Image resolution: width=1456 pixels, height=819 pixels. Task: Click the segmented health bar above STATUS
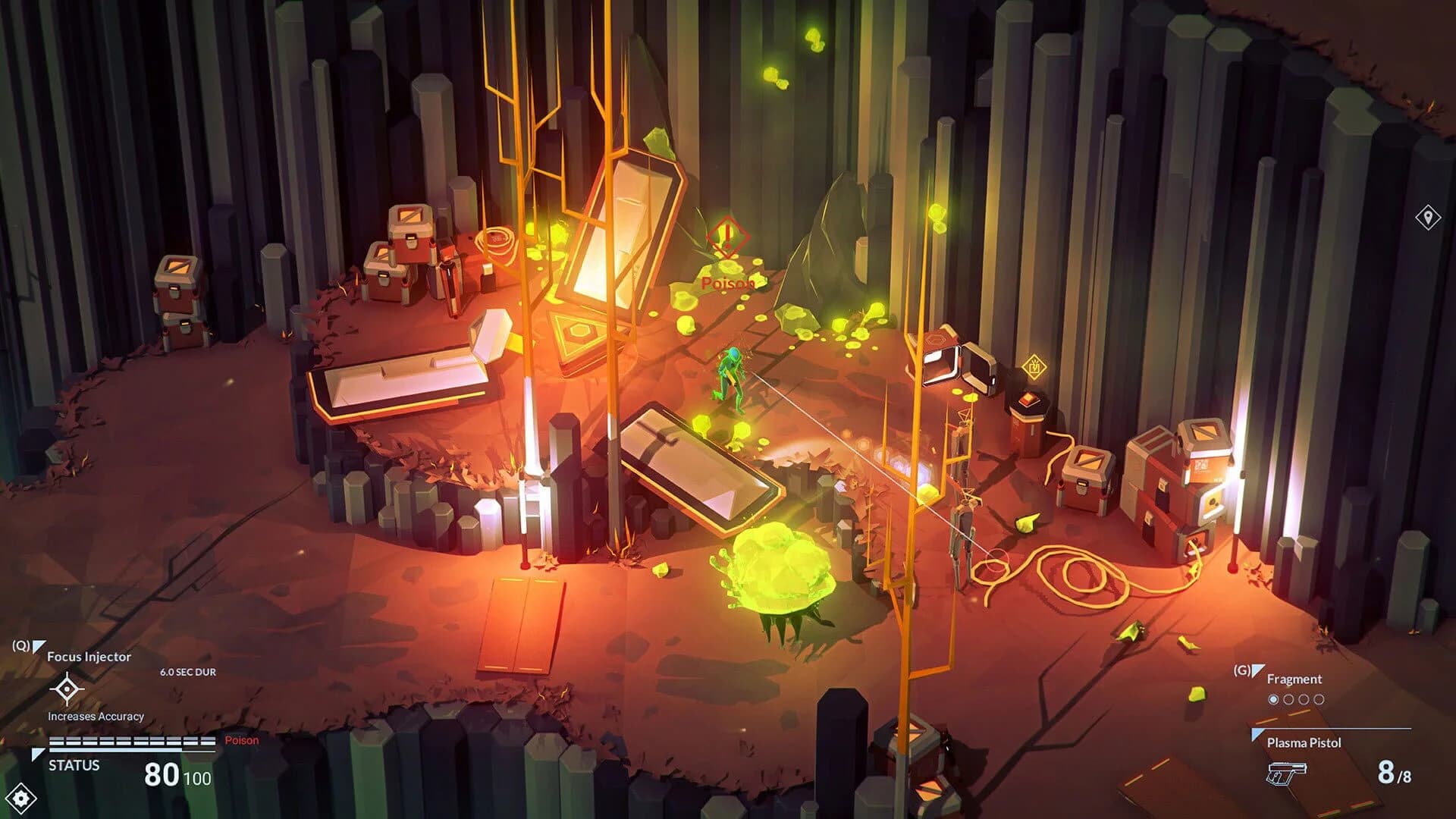pos(131,742)
